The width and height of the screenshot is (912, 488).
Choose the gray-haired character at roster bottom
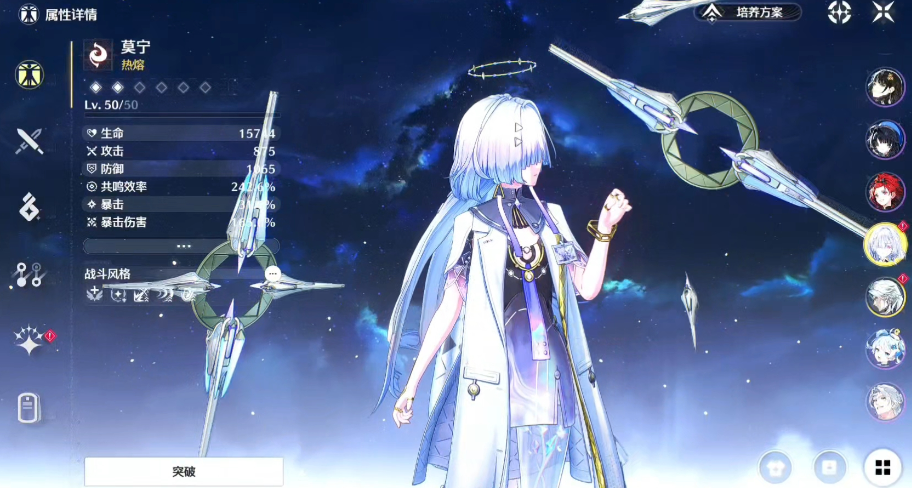885,400
